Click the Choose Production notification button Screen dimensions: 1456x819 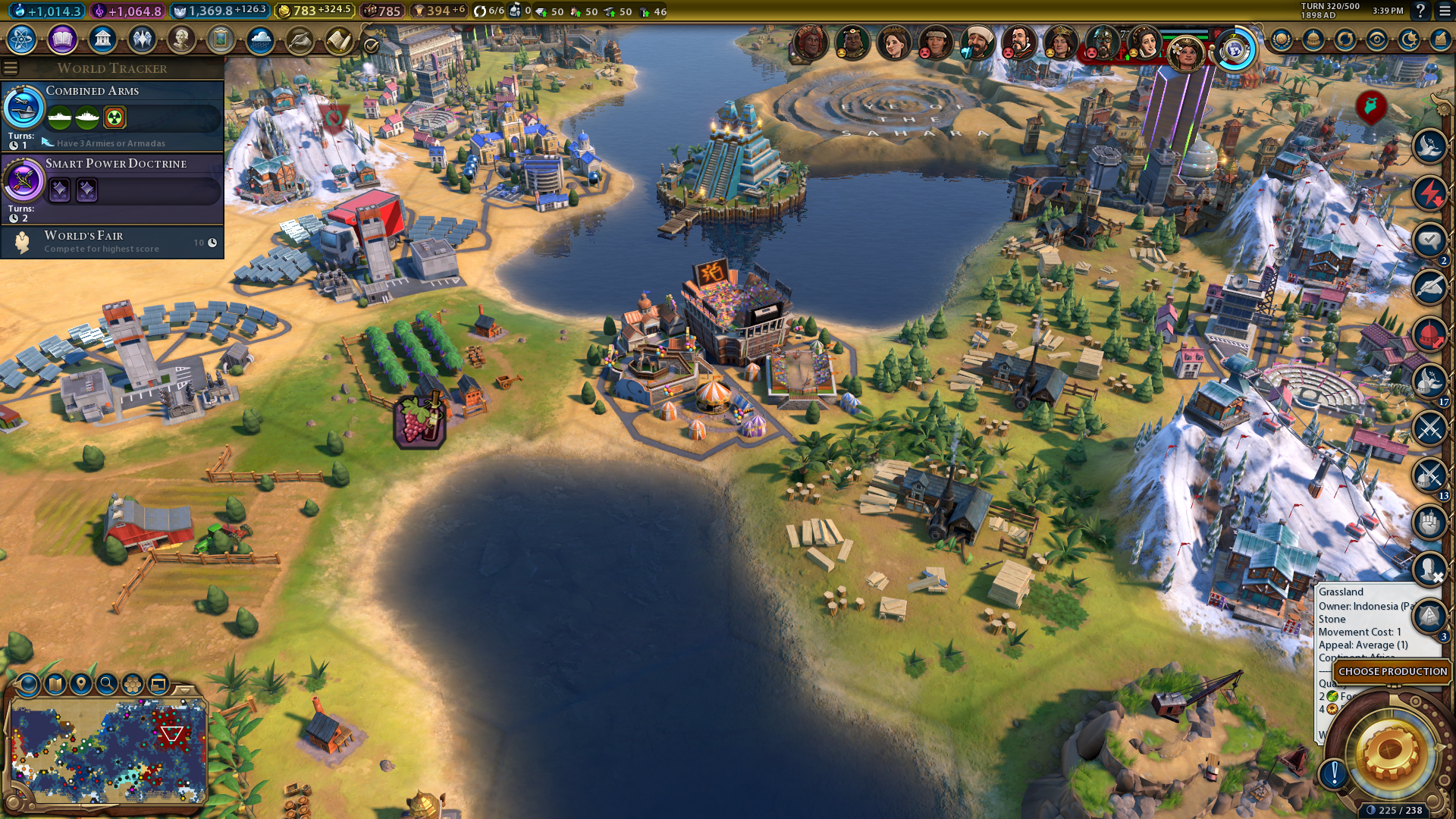click(x=1392, y=672)
